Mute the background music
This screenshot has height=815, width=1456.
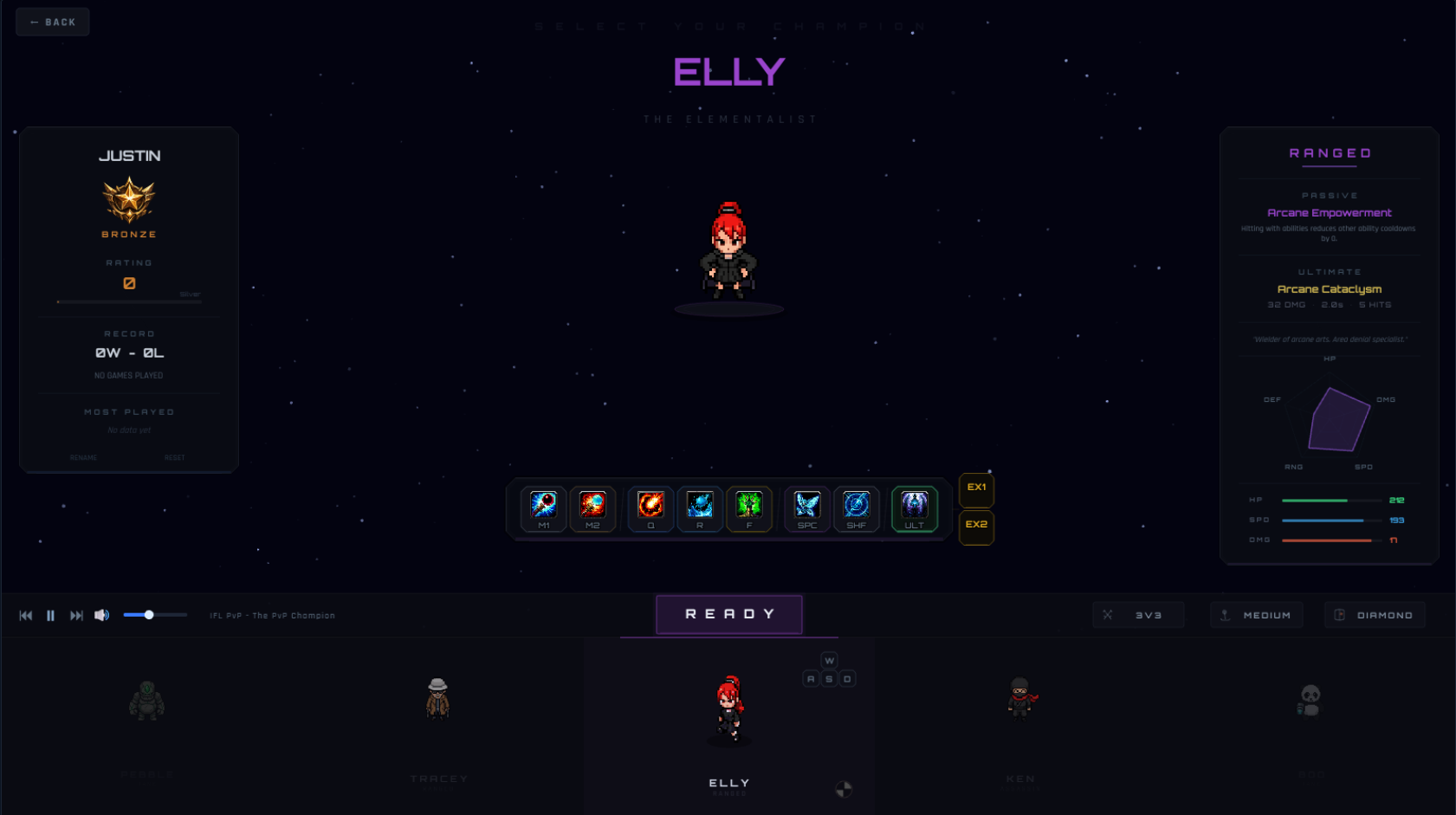click(102, 615)
